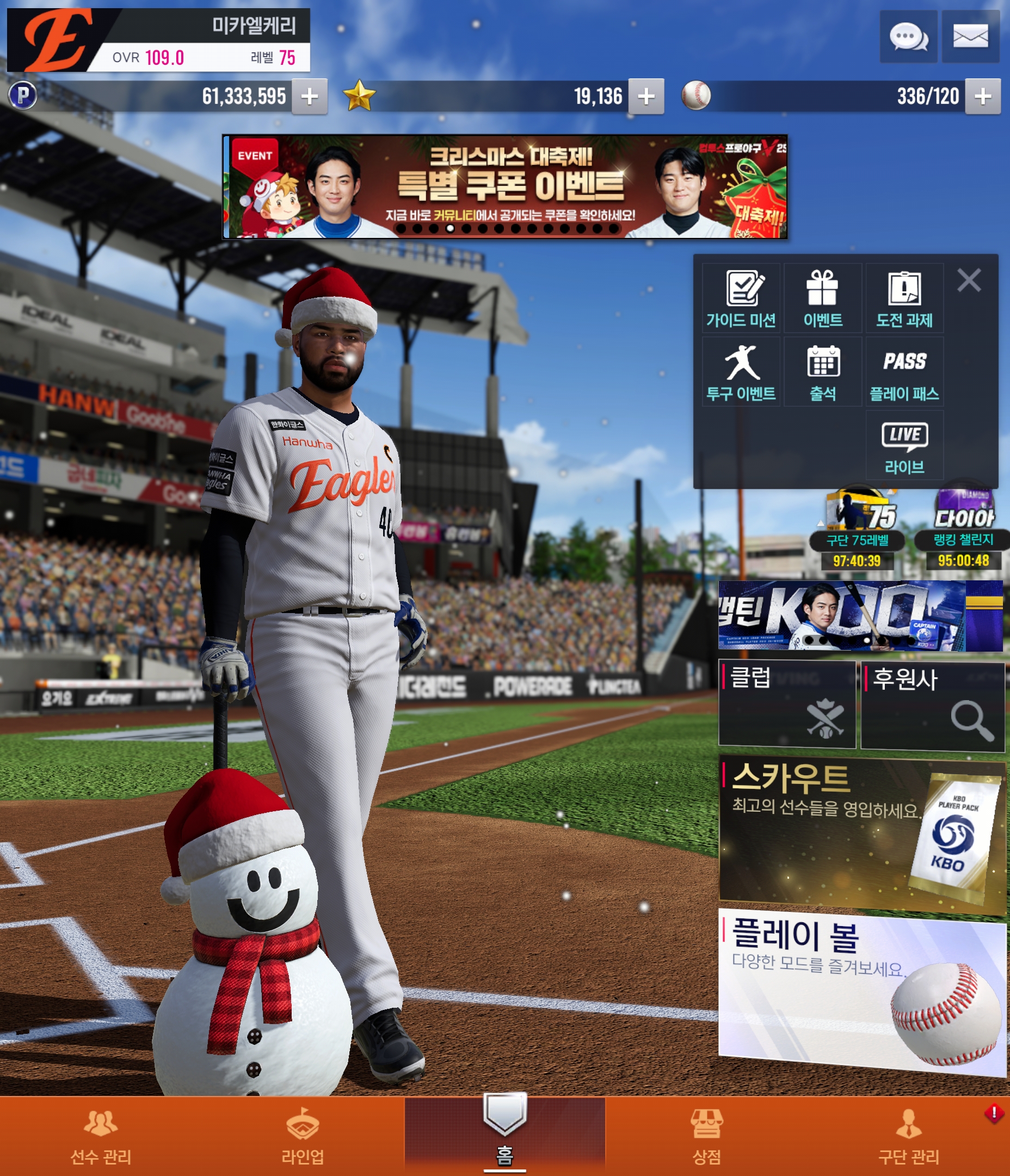Add more P points currency
Screen dimensions: 1010x1176
pos(309,96)
